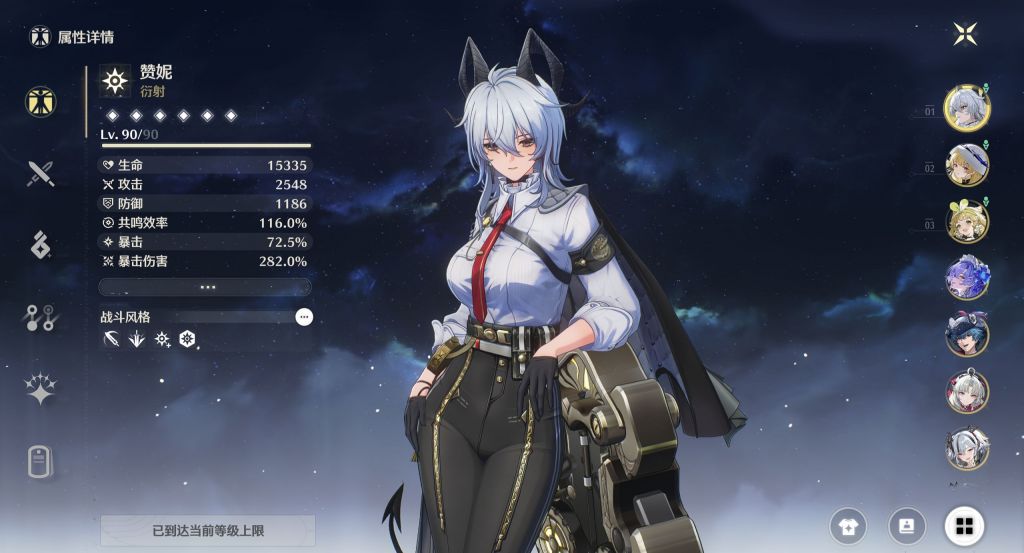Select the silver-haired character in team slot 01

point(967,107)
